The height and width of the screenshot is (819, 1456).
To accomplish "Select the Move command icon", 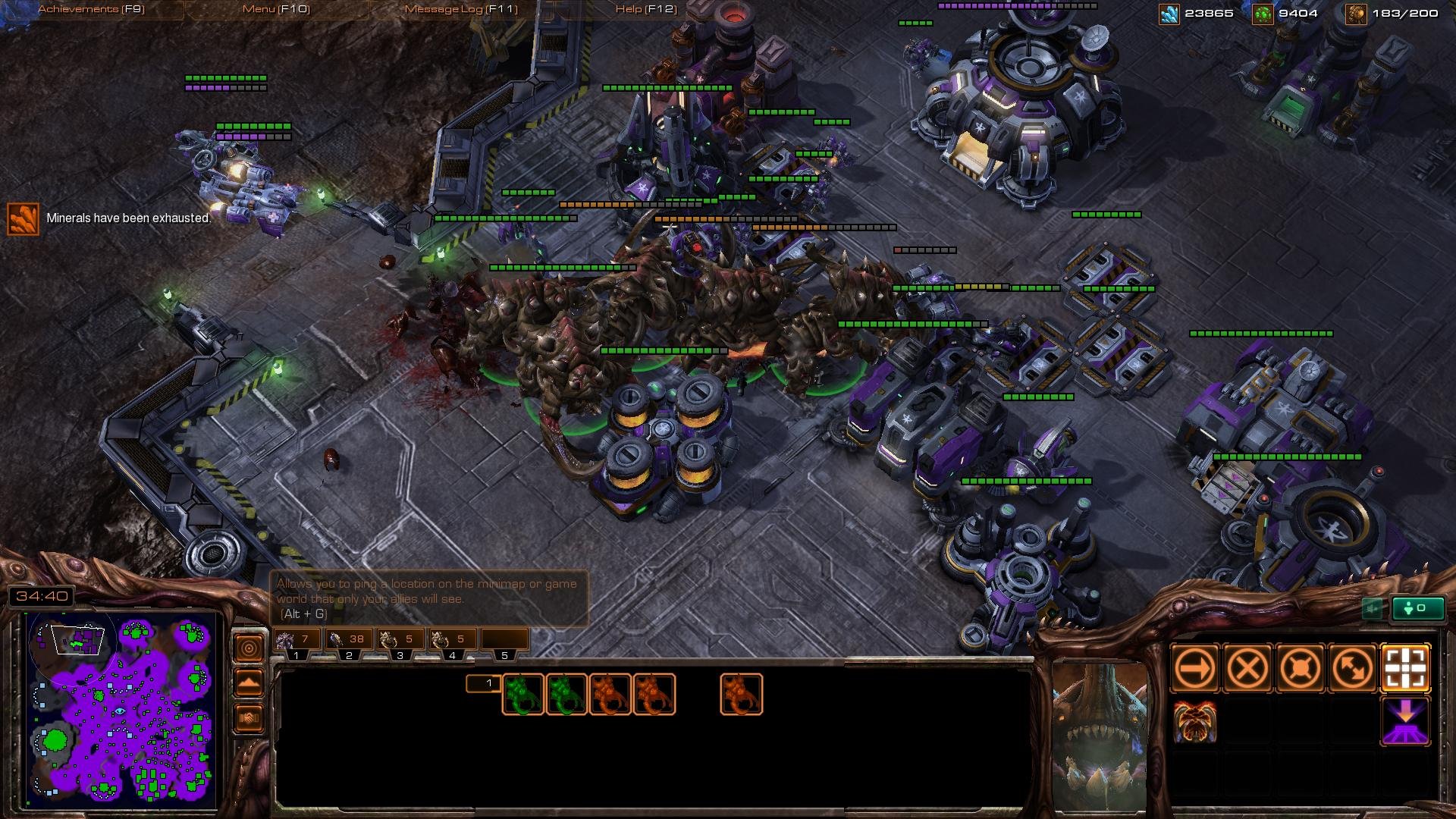I will tap(1195, 667).
